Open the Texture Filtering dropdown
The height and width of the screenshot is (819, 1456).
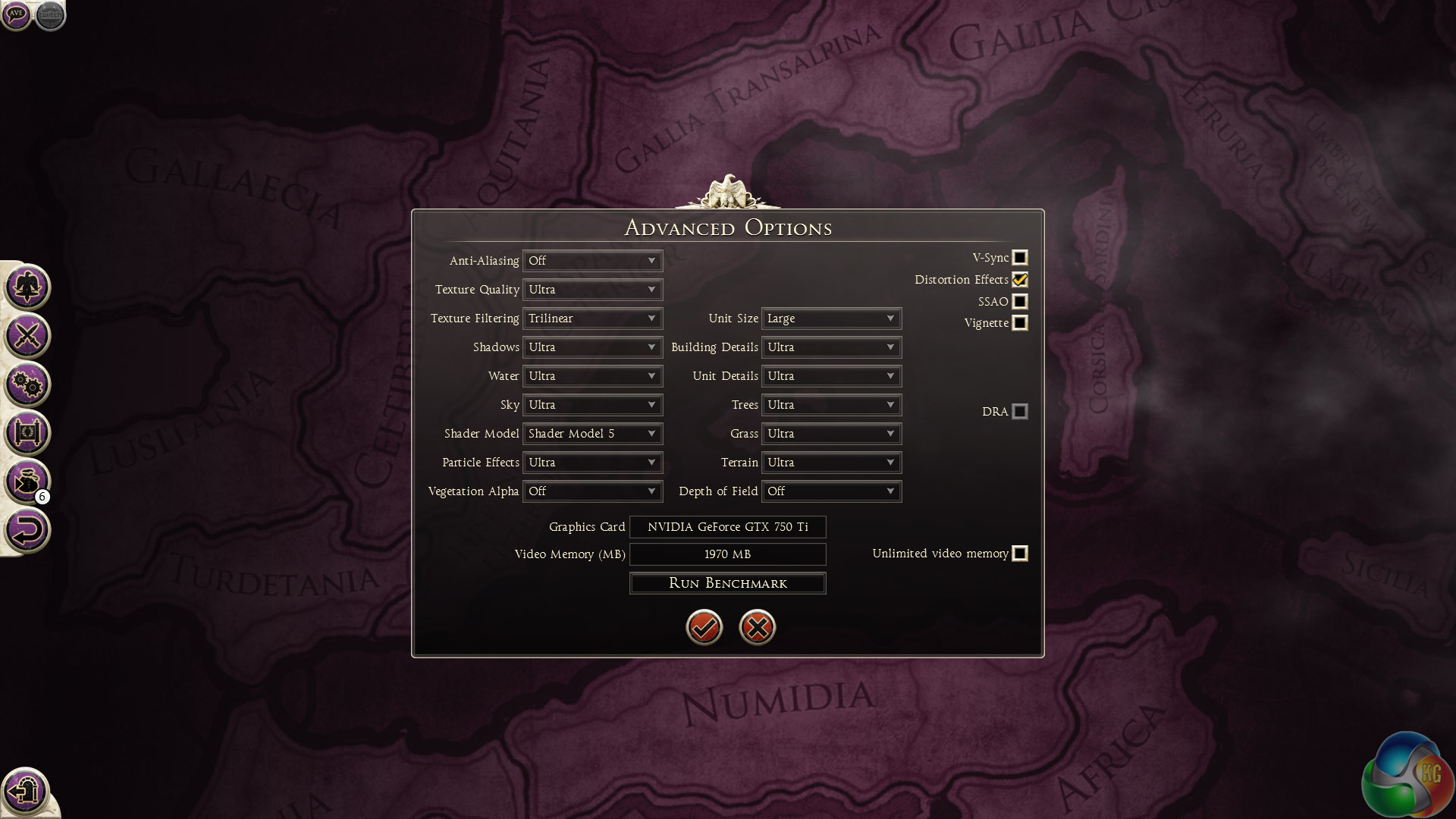point(592,318)
